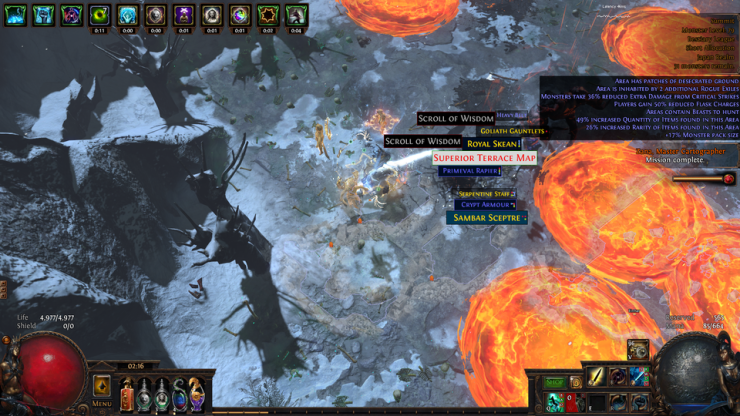This screenshot has height=416, width=740.
Task: Select the golden sword attack skill
Action: click(x=595, y=376)
